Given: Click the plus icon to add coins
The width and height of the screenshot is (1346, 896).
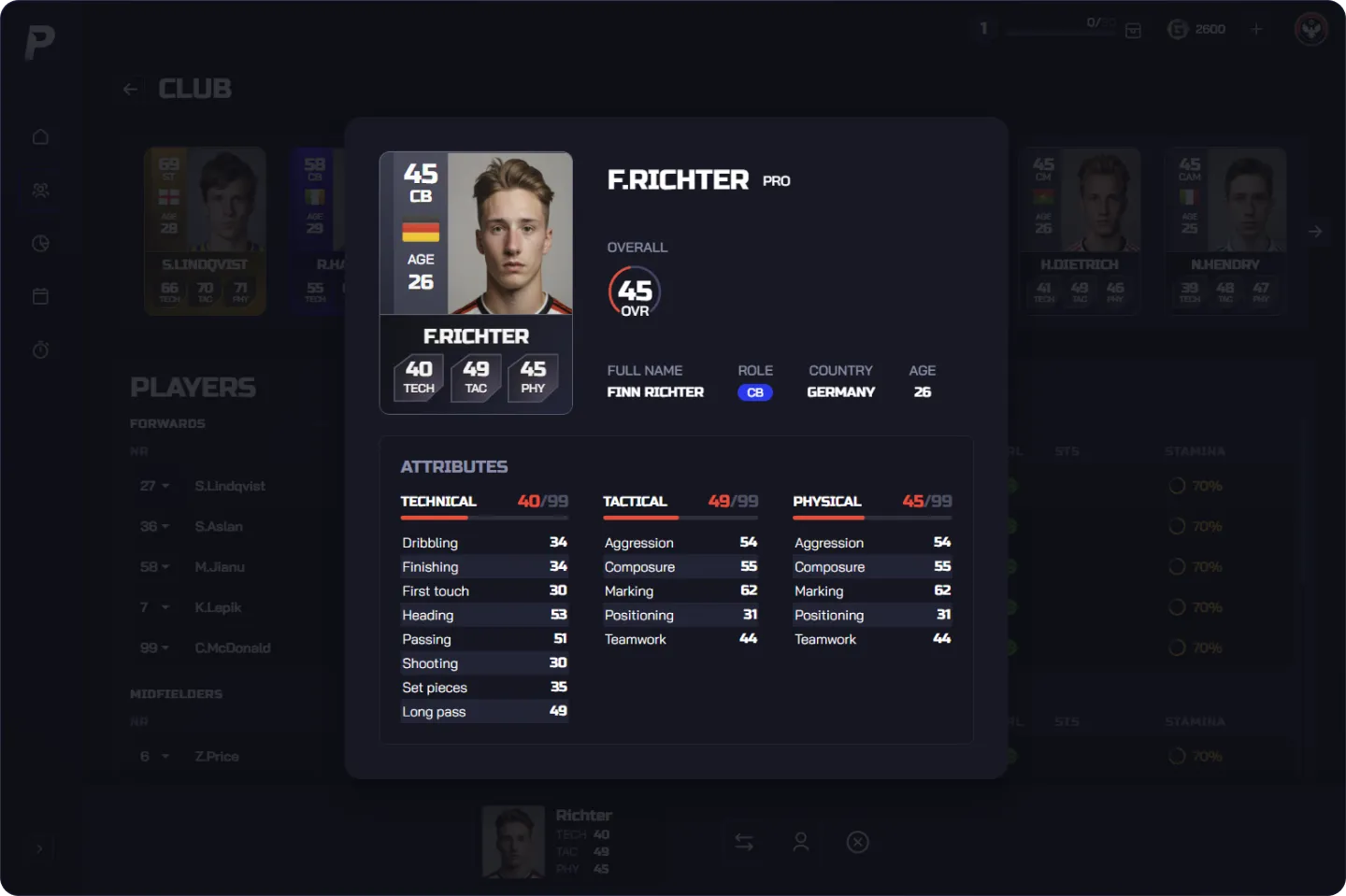Looking at the screenshot, I should 1257,29.
